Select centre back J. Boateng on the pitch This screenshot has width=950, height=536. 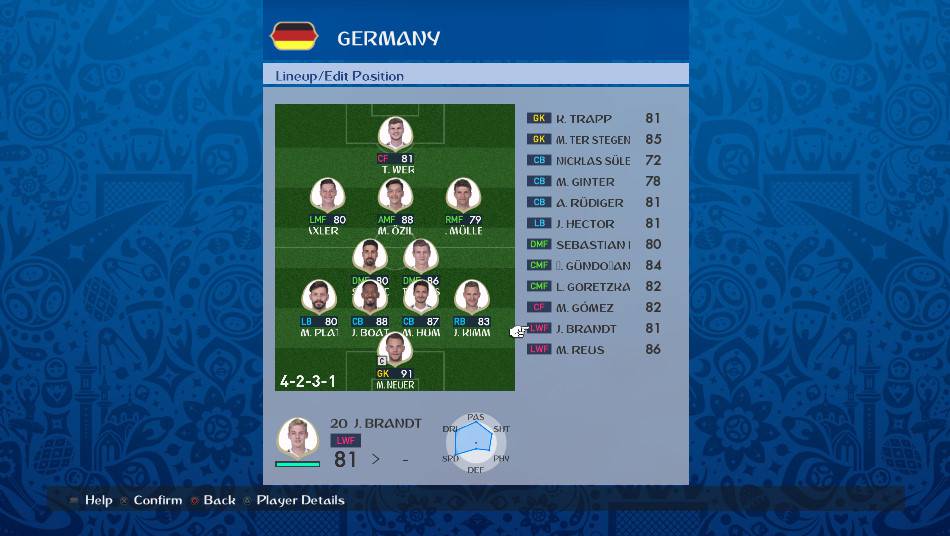pyautogui.click(x=370, y=299)
